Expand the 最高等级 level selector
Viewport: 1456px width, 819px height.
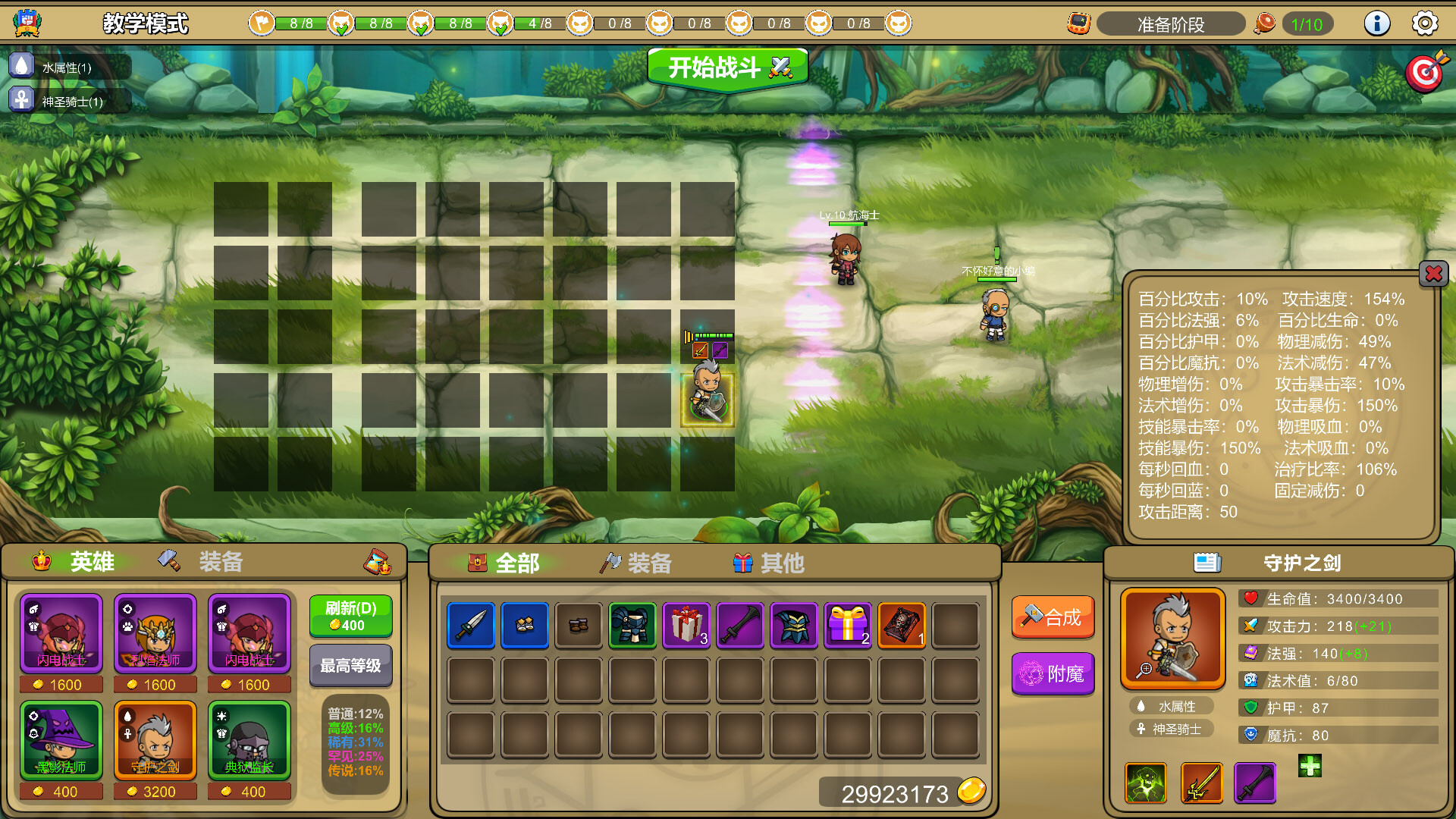click(x=350, y=666)
